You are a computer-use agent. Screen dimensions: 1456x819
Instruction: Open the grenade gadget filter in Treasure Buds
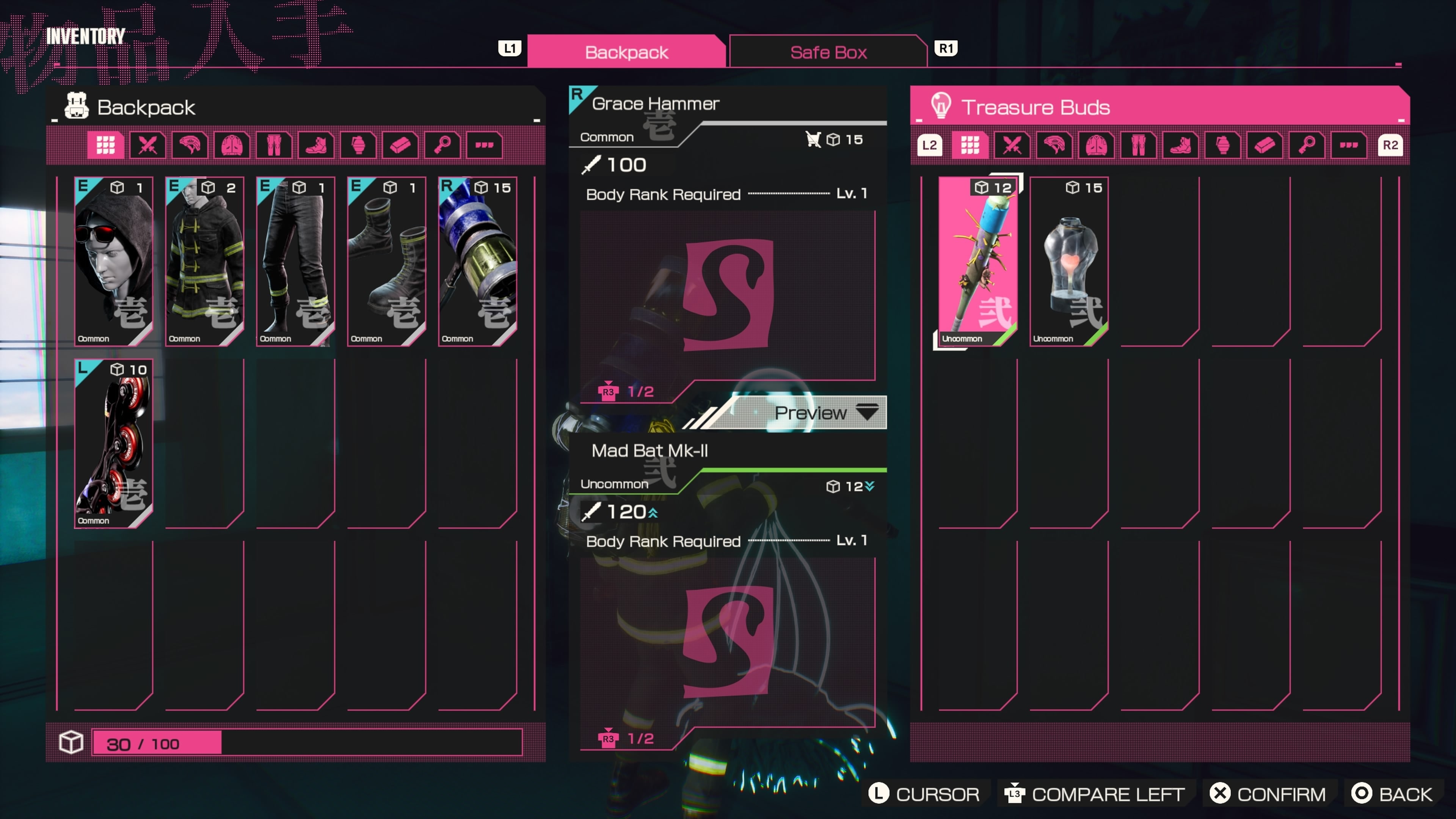point(1223,145)
